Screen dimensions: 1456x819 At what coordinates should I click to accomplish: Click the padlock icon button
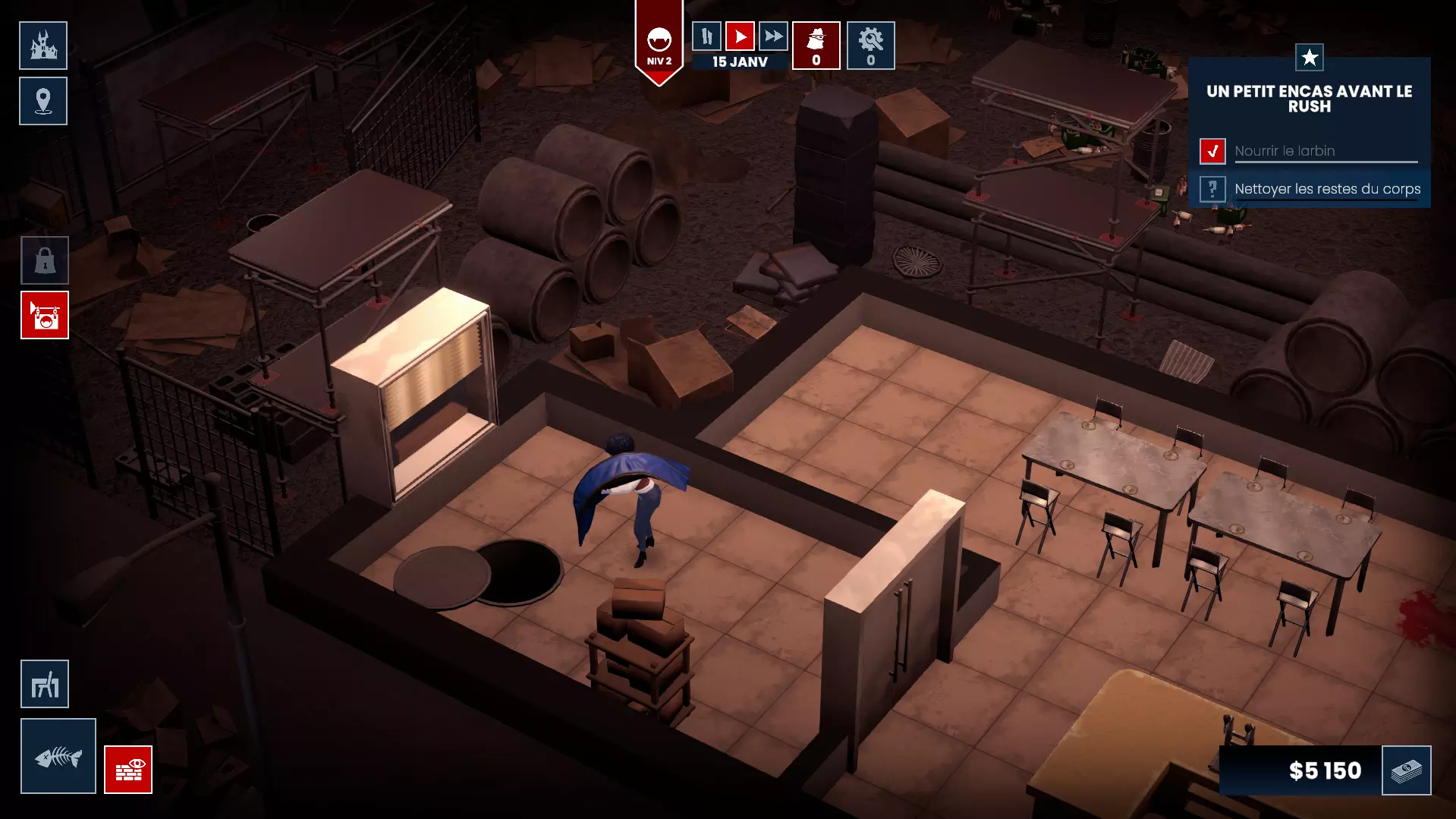(x=45, y=260)
